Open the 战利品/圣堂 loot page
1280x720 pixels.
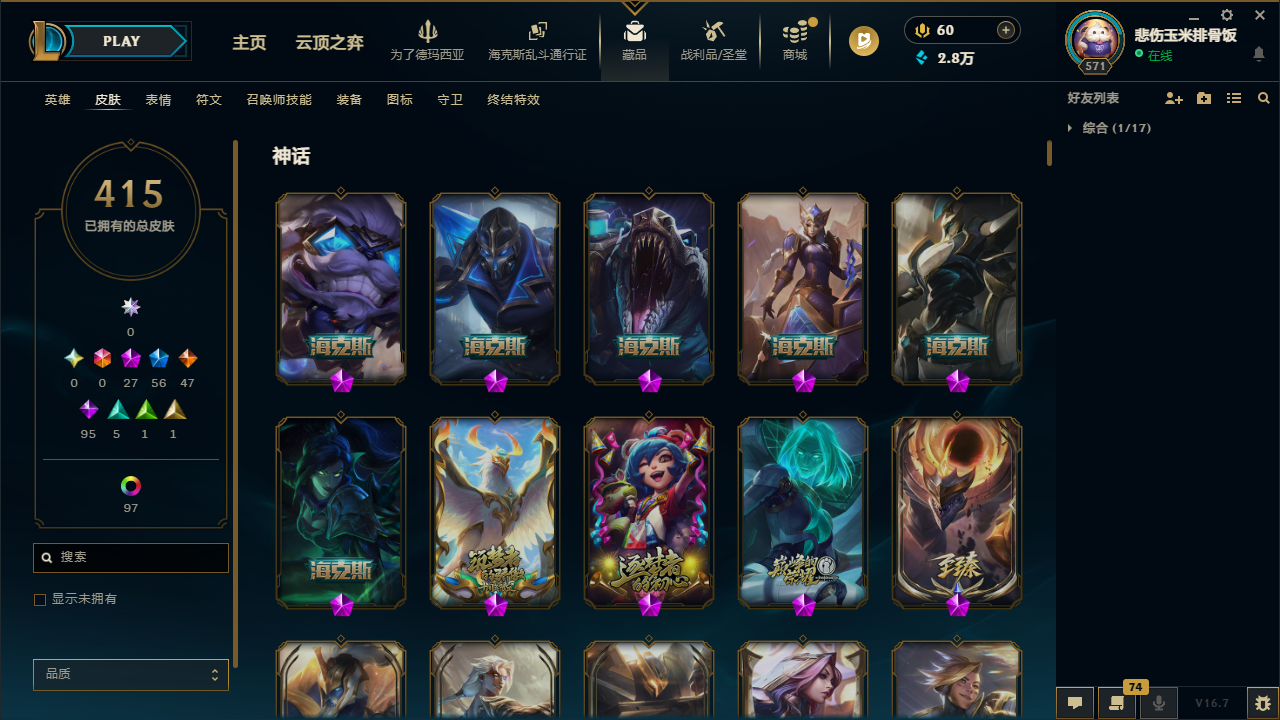713,41
